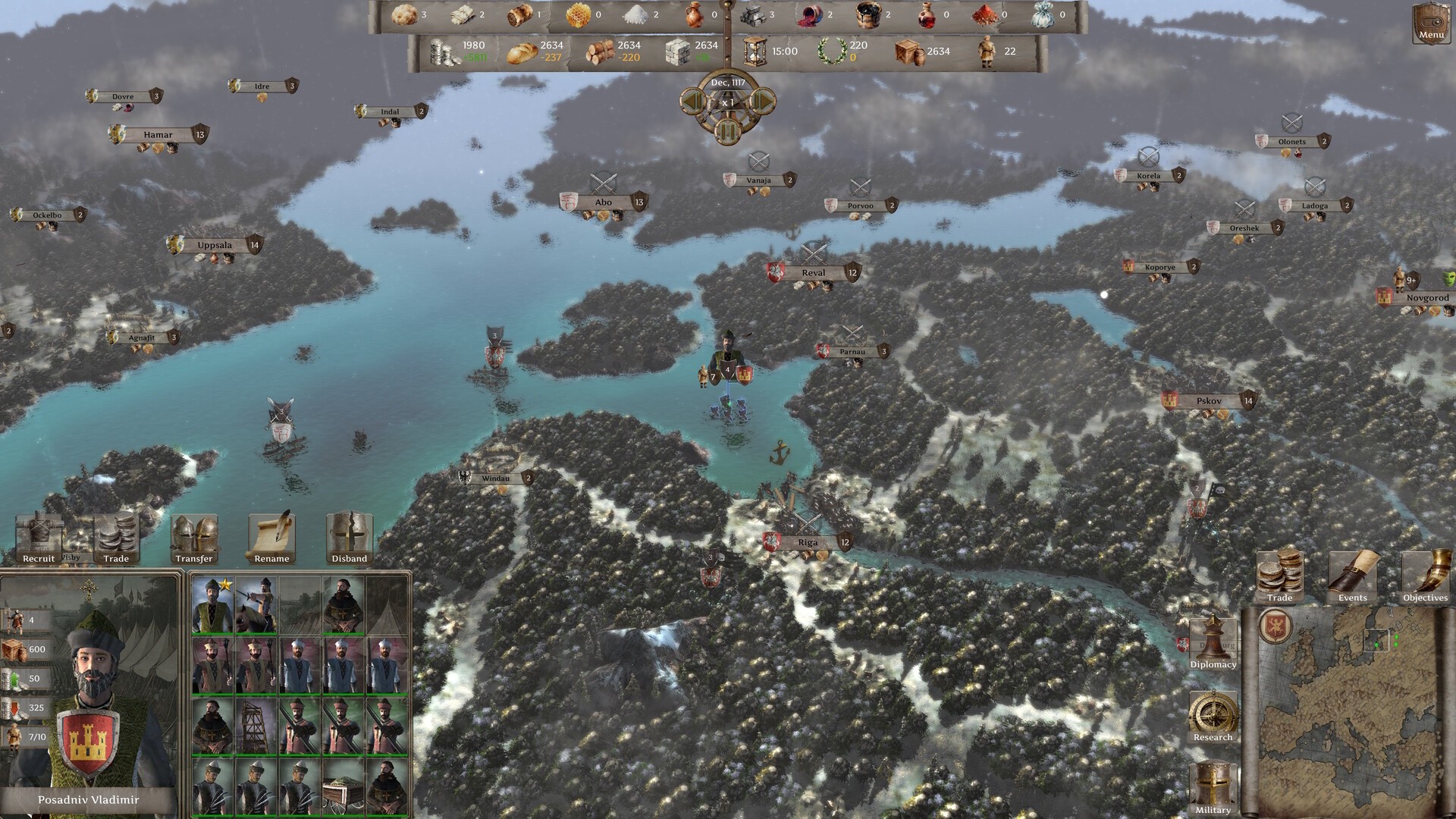The height and width of the screenshot is (819, 1456).
Task: Select the siege tower unit card
Action: click(x=256, y=726)
